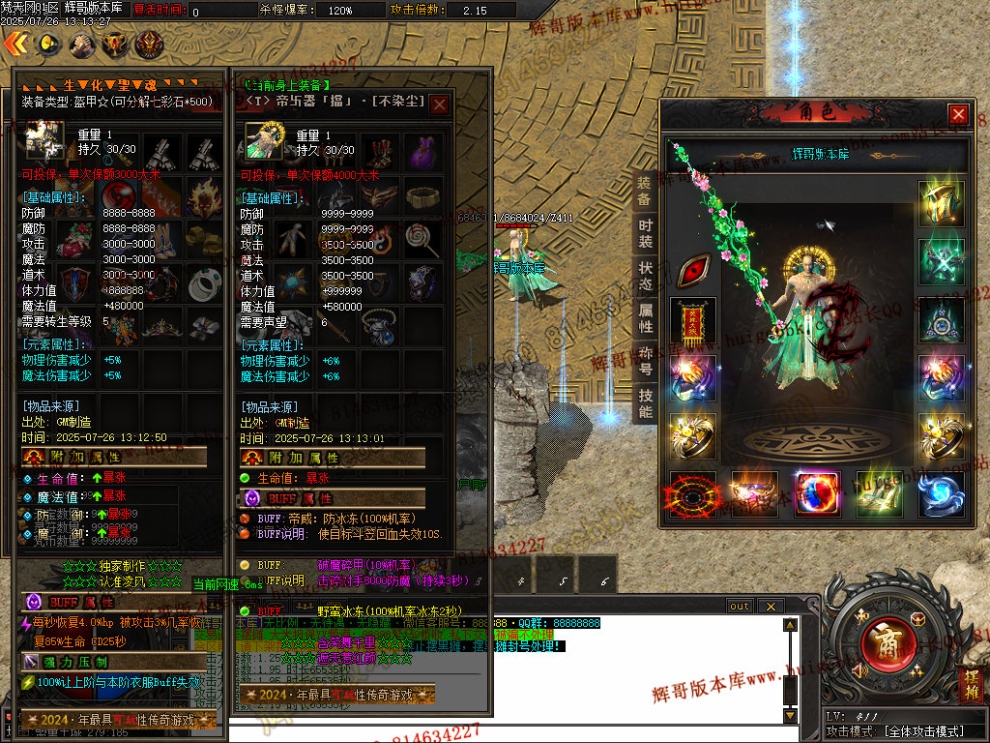Switch to the 属性 attributes tab

[x=645, y=318]
